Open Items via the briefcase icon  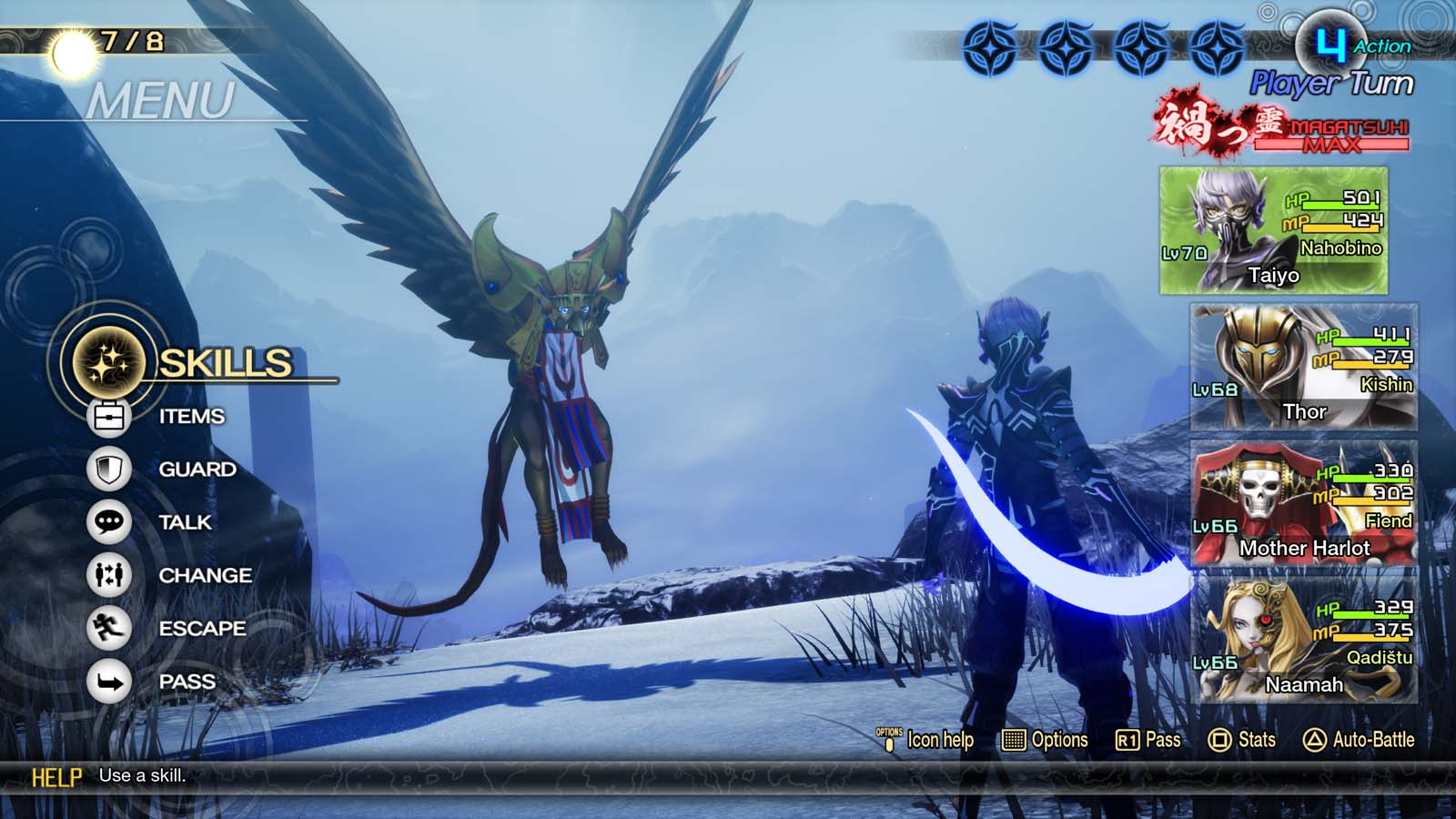coord(108,415)
